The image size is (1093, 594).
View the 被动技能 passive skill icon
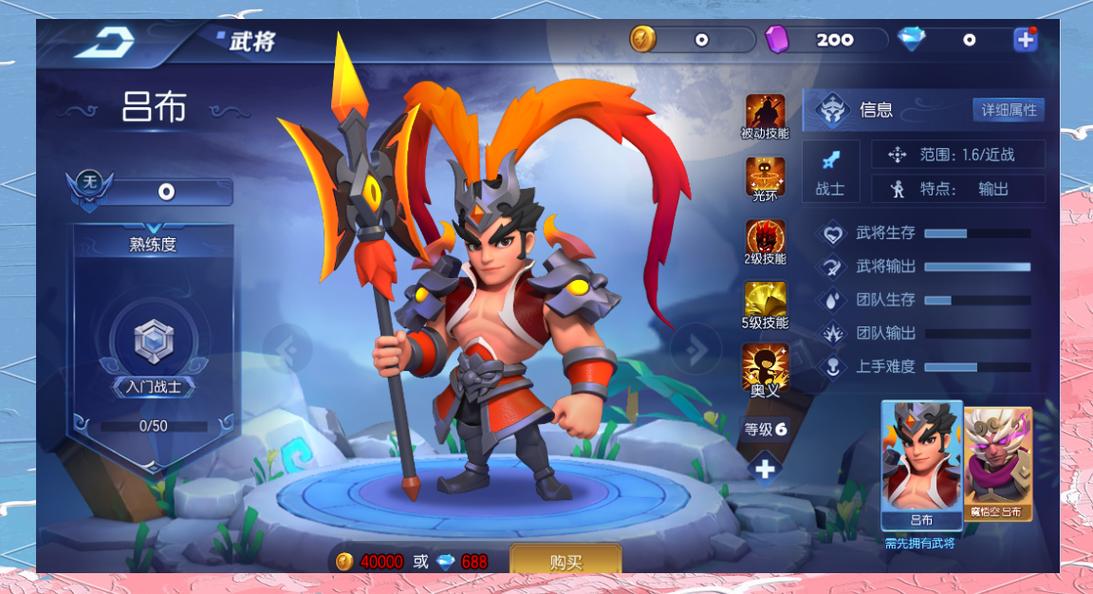(765, 115)
